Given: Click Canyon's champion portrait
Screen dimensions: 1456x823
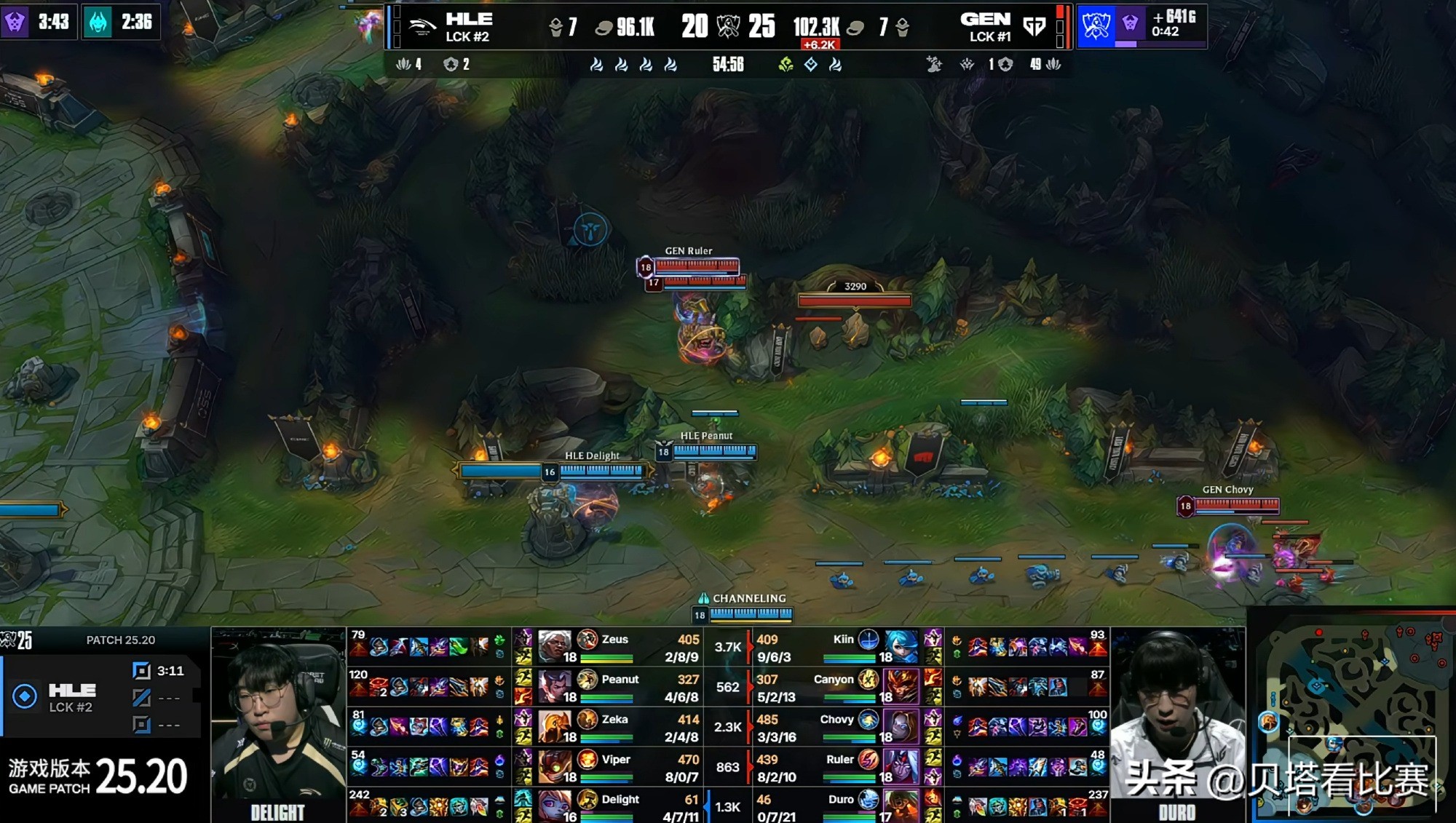Looking at the screenshot, I should (x=901, y=685).
